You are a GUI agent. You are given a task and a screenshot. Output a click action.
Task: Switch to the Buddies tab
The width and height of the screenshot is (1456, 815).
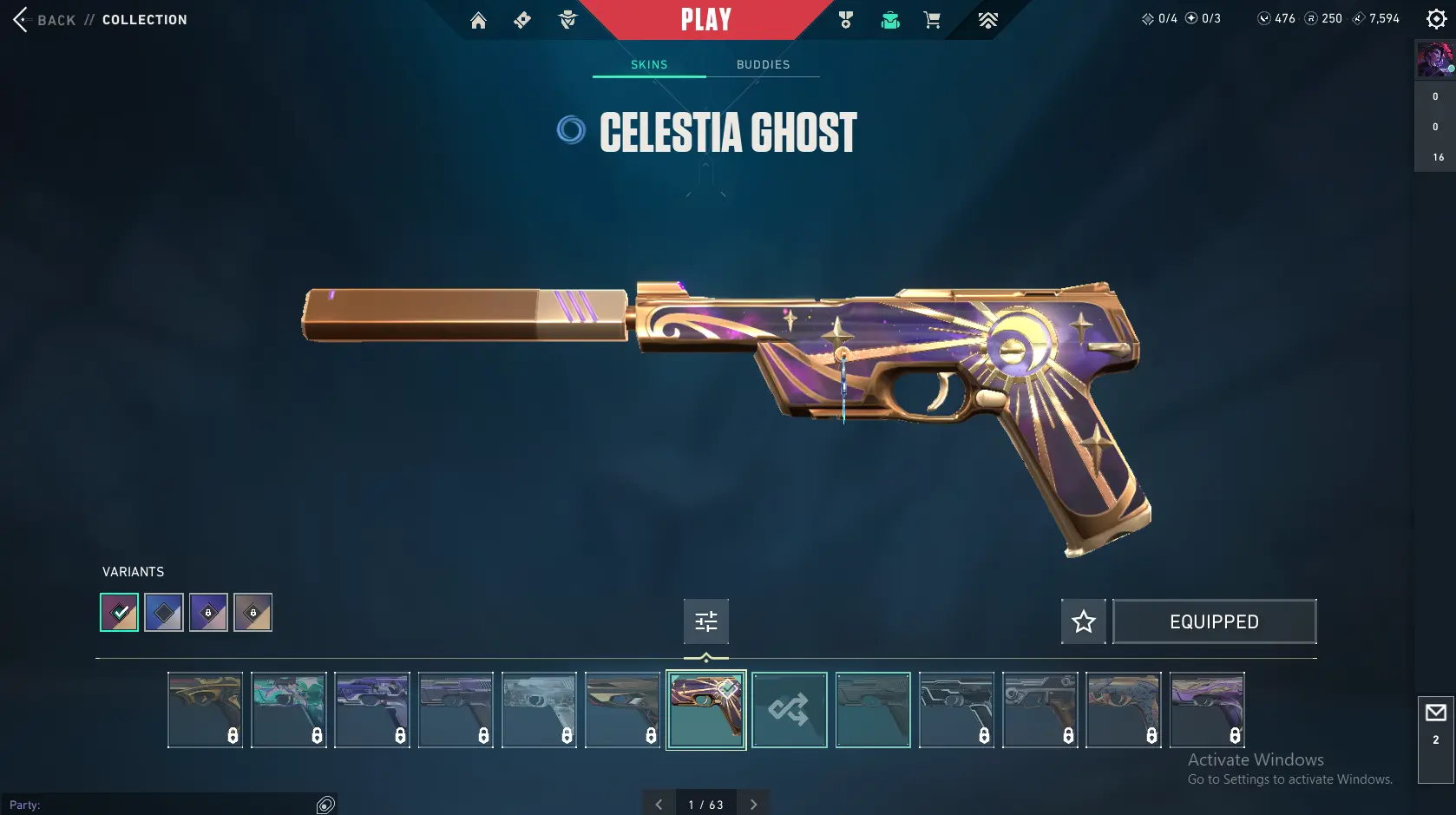(x=763, y=64)
